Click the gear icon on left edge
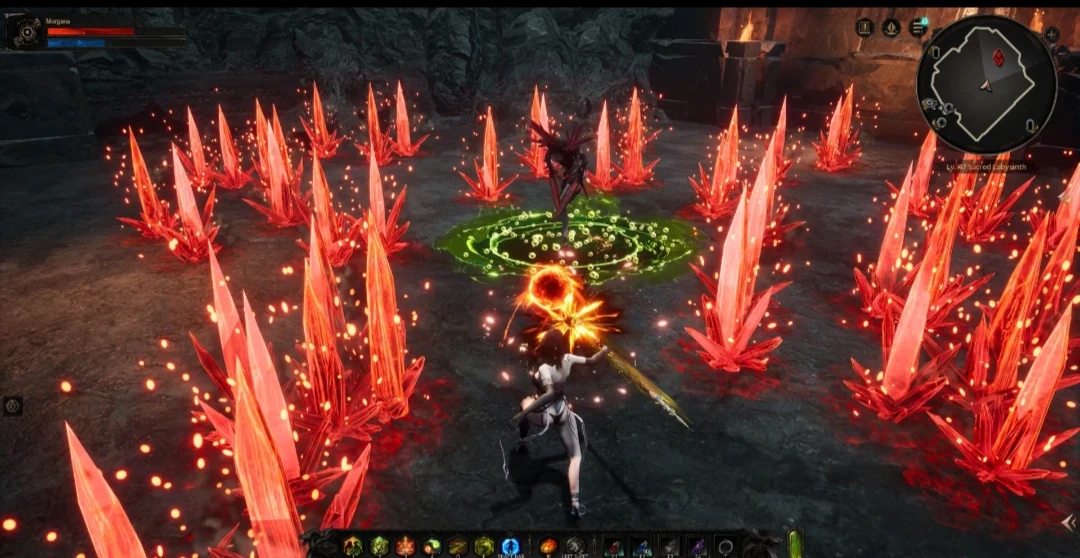The height and width of the screenshot is (558, 1080). pyautogui.click(x=13, y=406)
